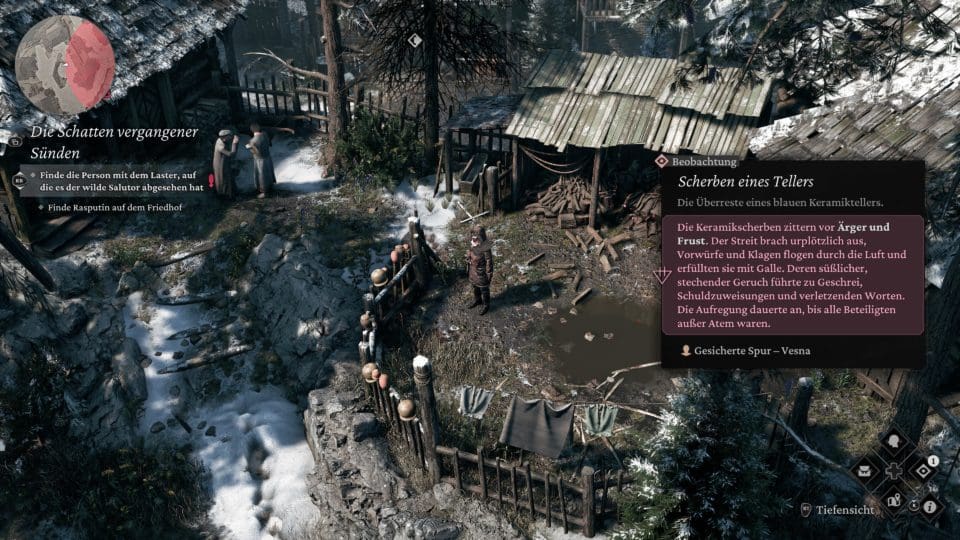Open the info icon

click(x=929, y=509)
